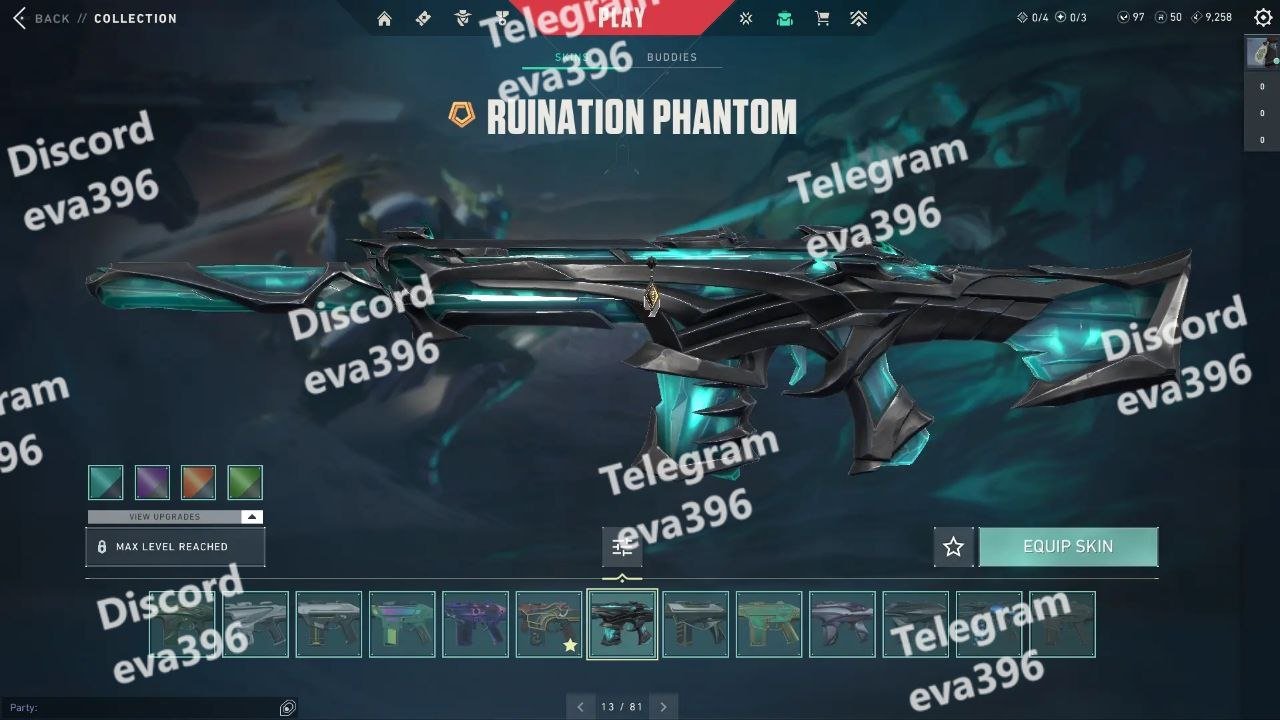Open the green backpack collection icon
The image size is (1280, 720).
(x=785, y=18)
